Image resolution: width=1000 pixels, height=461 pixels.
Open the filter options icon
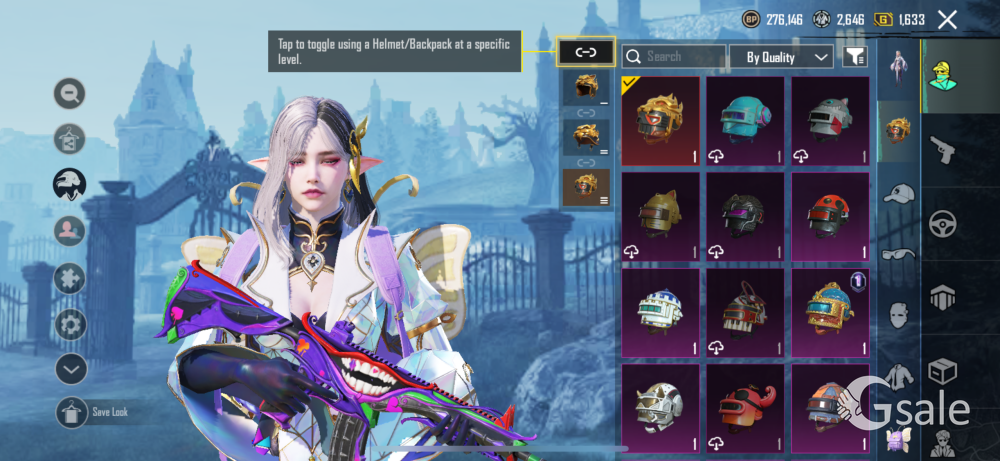(854, 57)
